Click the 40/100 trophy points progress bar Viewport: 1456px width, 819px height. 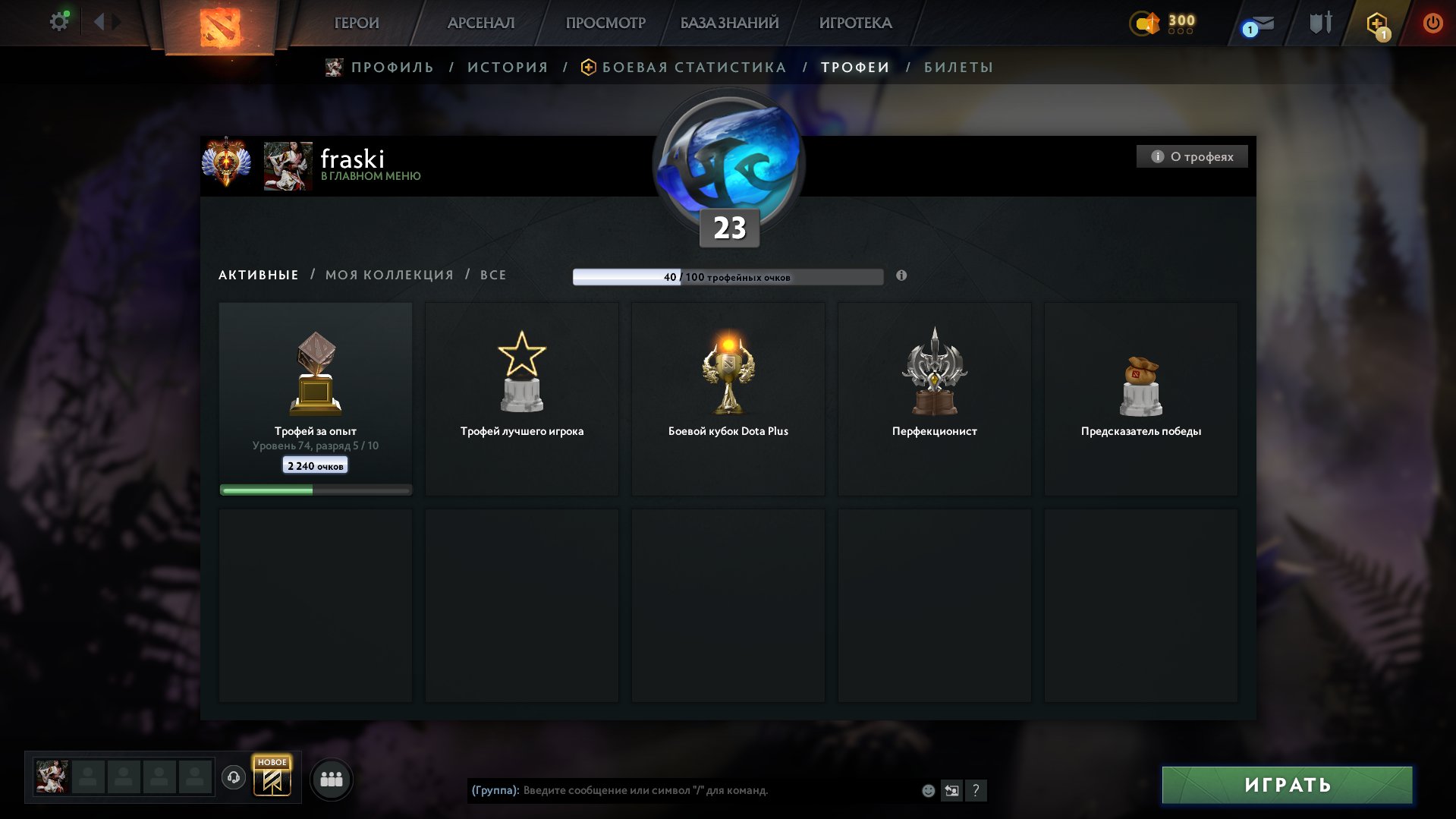pyautogui.click(x=728, y=278)
